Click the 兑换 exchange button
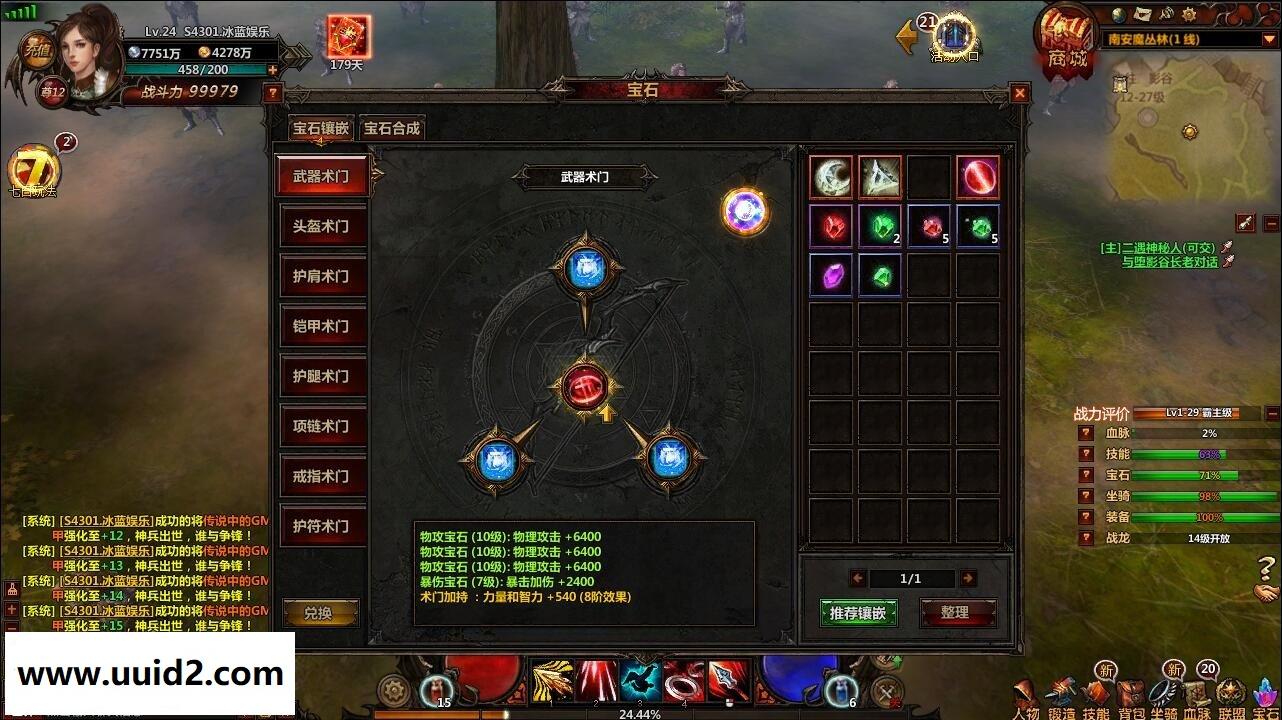 click(x=320, y=612)
